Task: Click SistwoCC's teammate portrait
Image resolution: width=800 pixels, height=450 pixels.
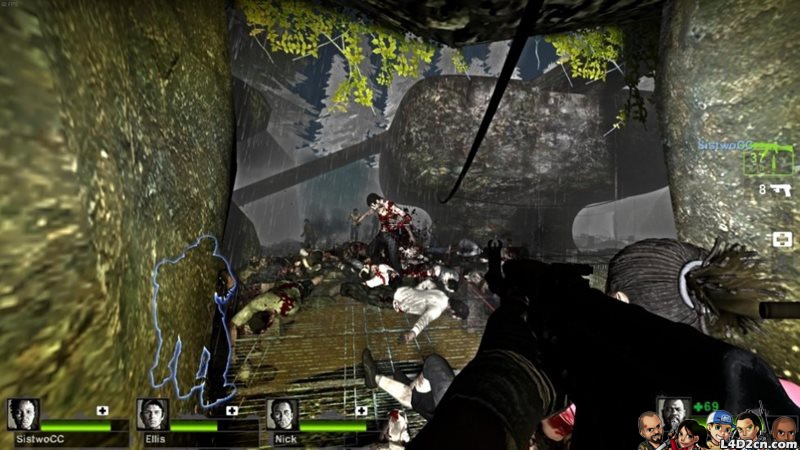Action: (x=23, y=414)
